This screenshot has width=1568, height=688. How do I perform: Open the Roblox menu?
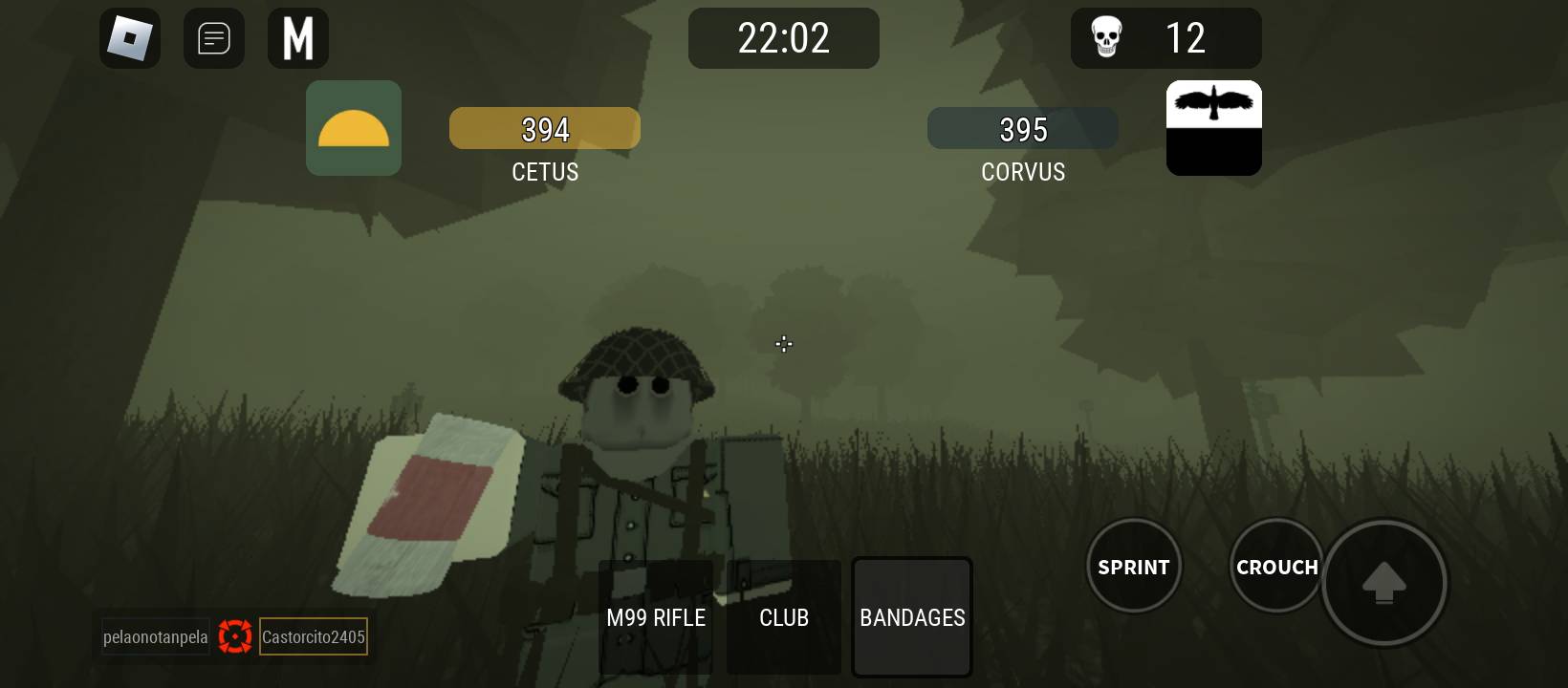130,38
